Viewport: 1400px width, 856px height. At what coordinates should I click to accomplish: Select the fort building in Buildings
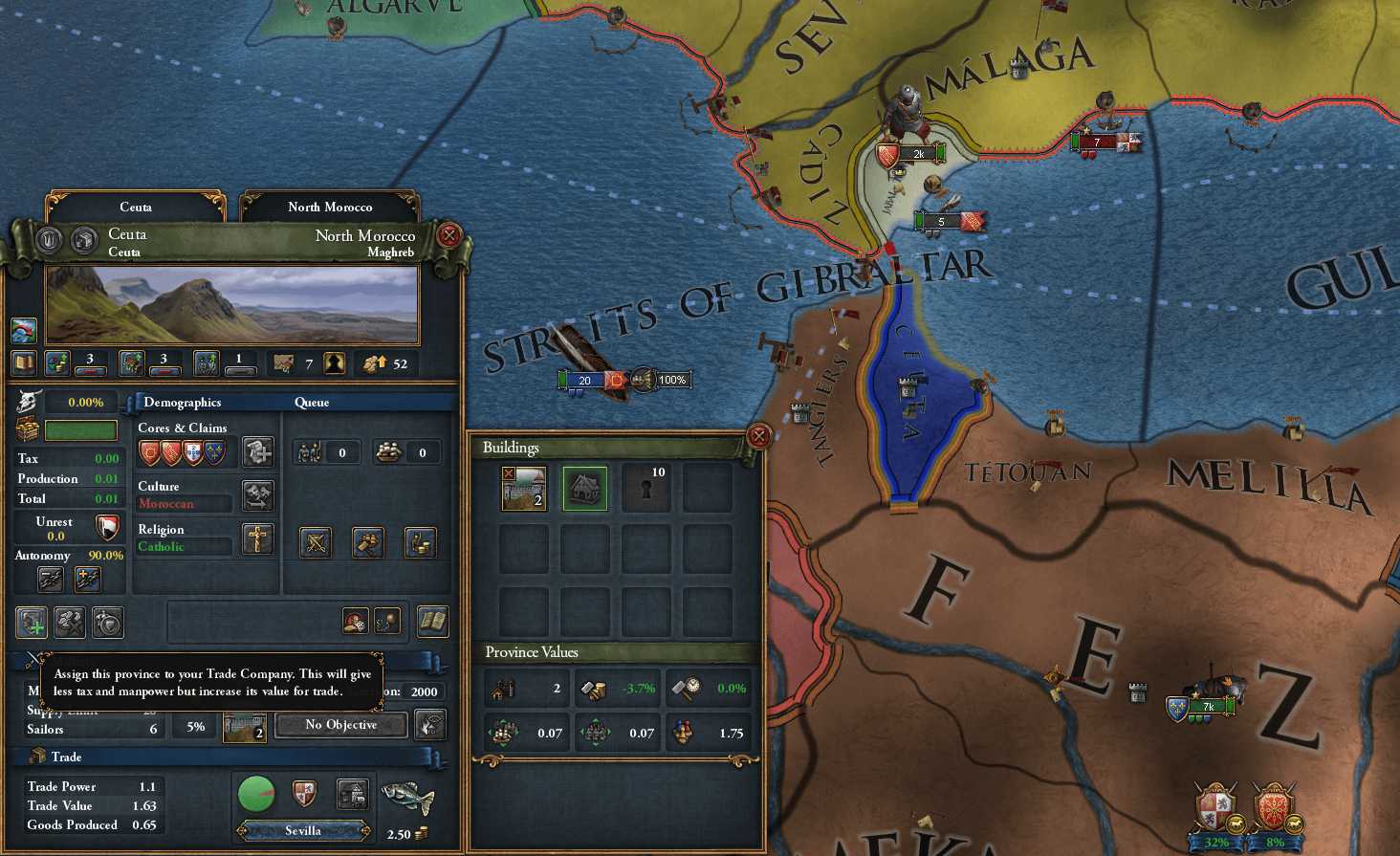tap(524, 489)
